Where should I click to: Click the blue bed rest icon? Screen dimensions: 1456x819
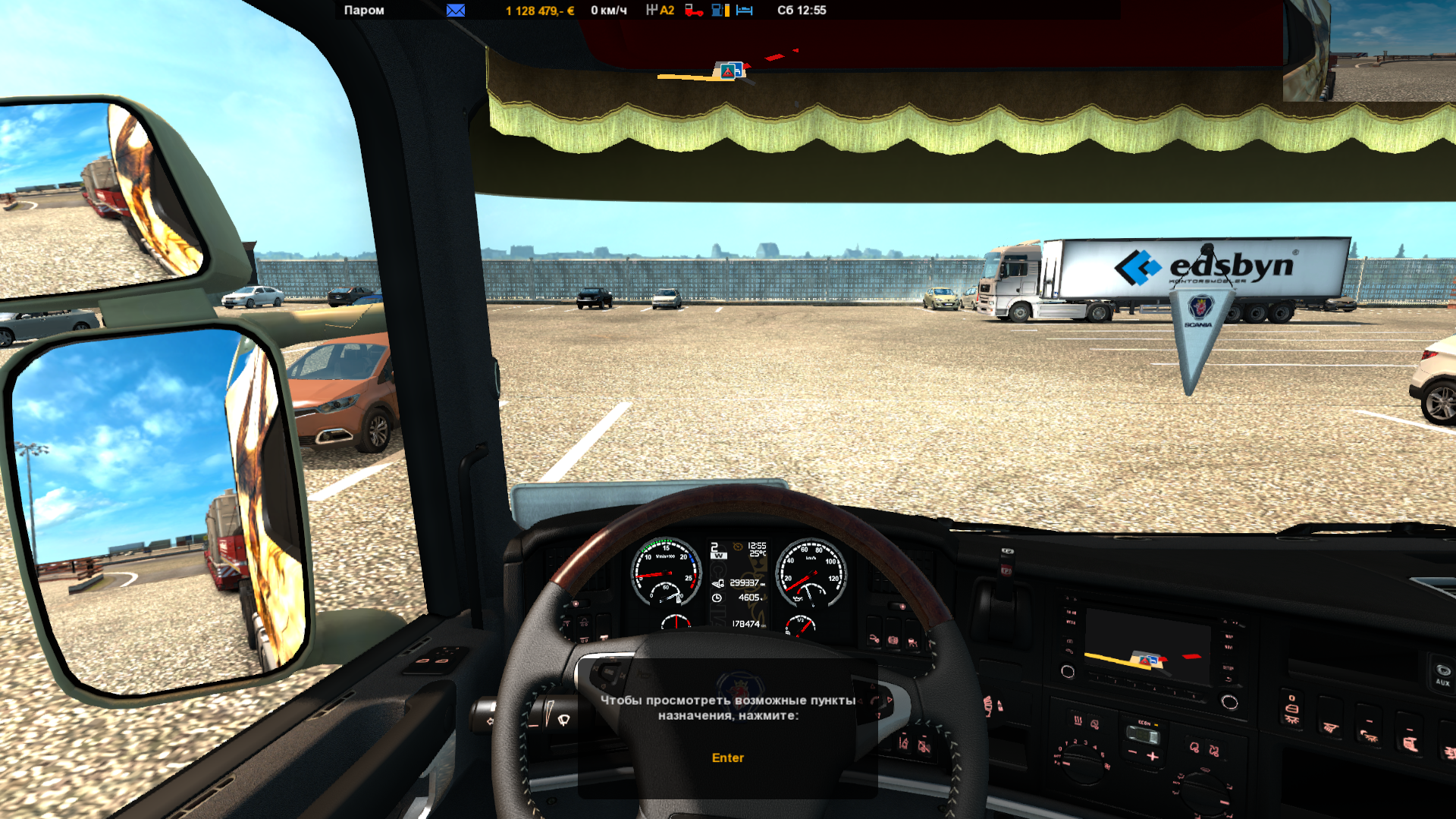coord(745,11)
